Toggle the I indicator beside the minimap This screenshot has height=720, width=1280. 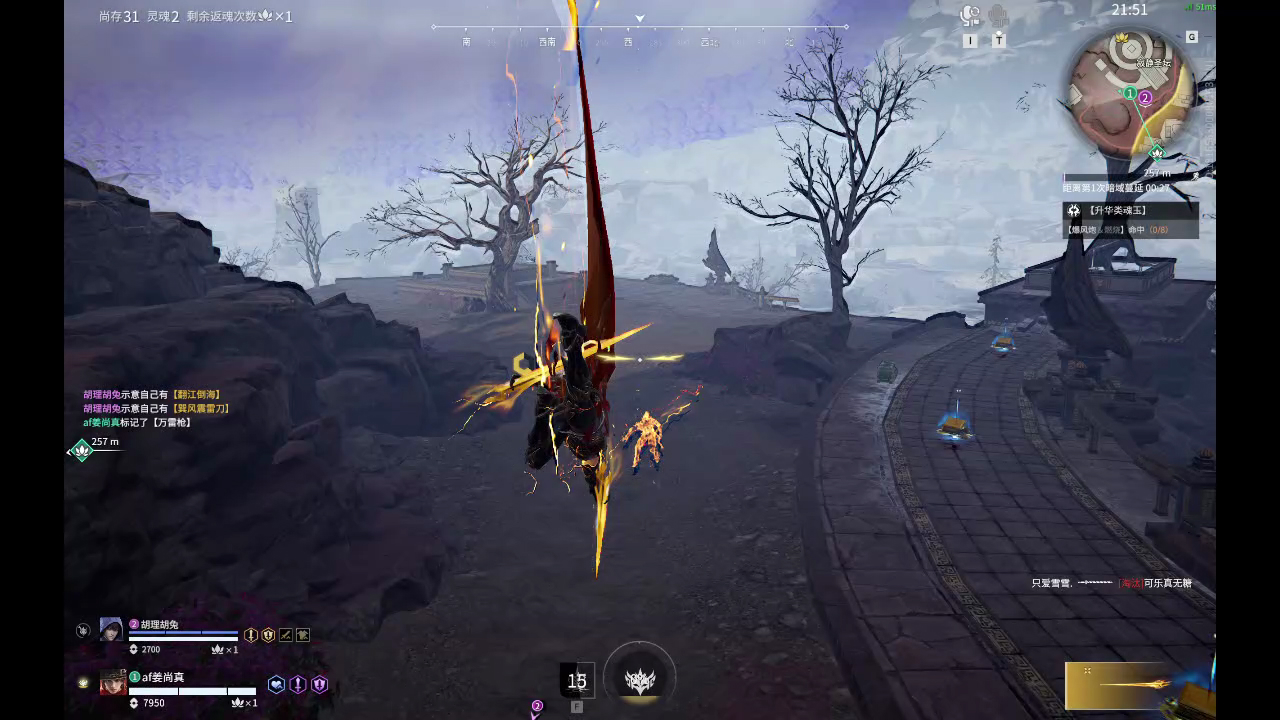click(970, 41)
